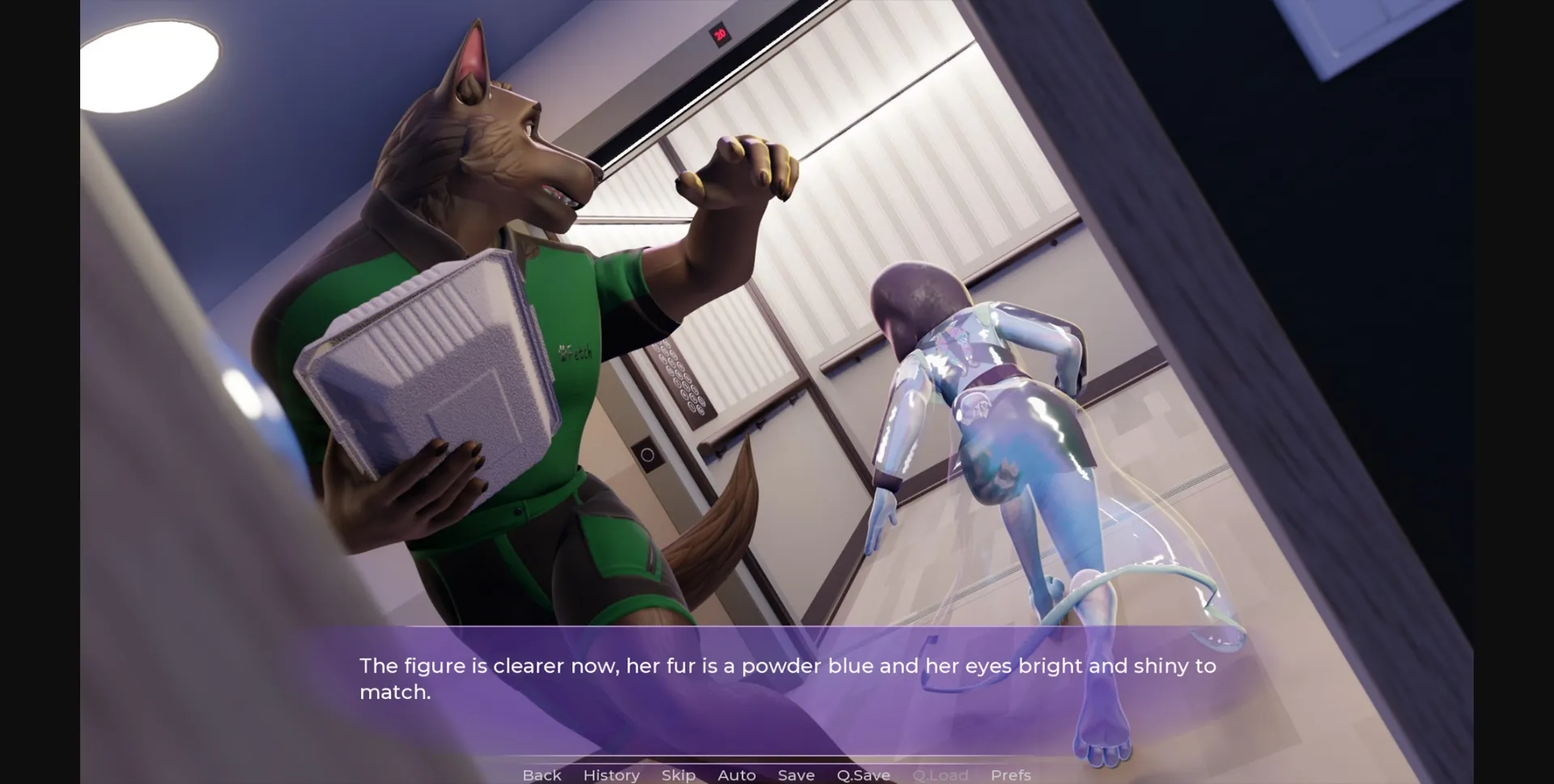Perform a Q.Save quick save
The width and height of the screenshot is (1554, 784).
pyautogui.click(x=863, y=774)
